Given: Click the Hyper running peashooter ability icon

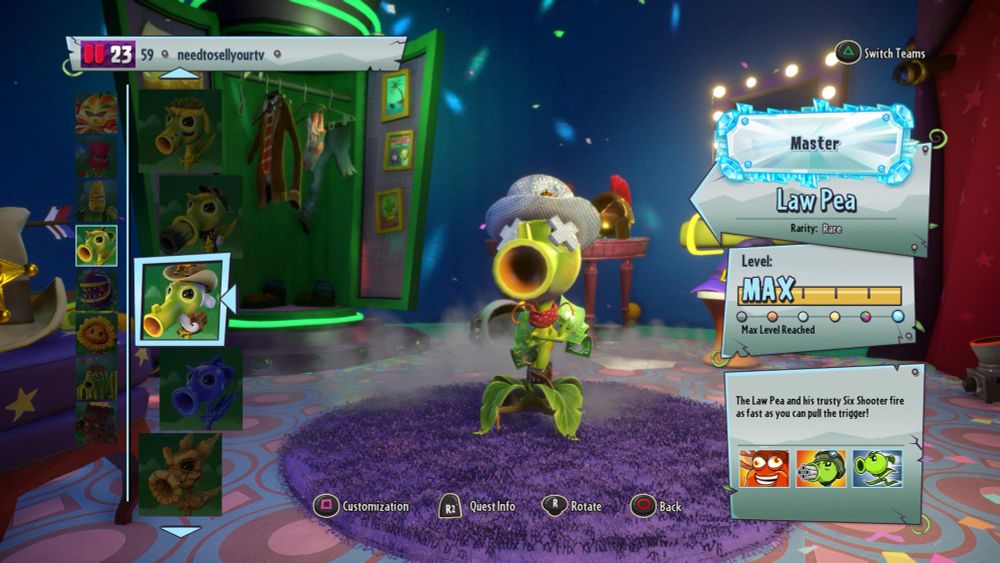Looking at the screenshot, I should (x=877, y=468).
